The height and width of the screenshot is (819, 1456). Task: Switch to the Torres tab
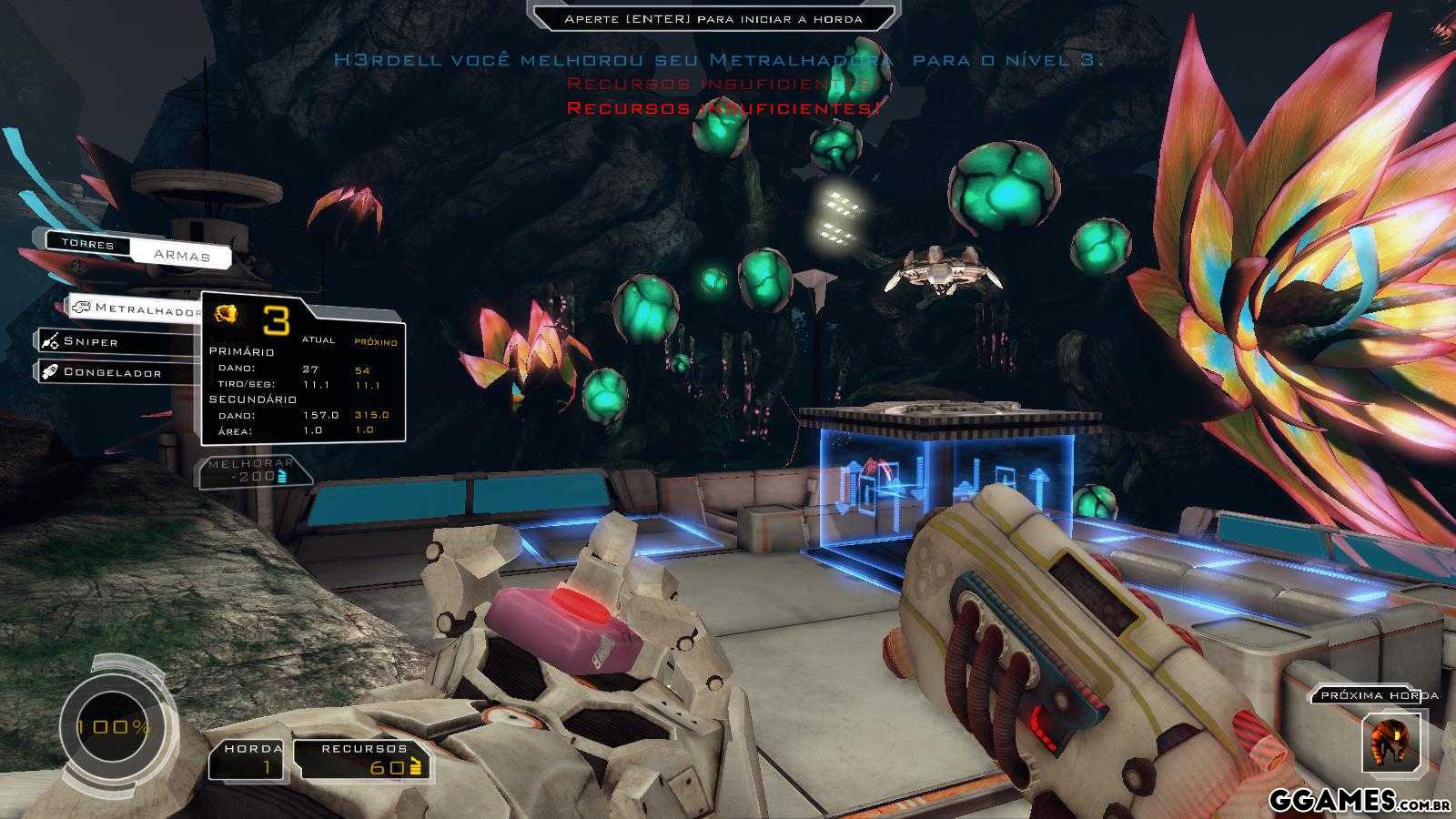coord(87,244)
